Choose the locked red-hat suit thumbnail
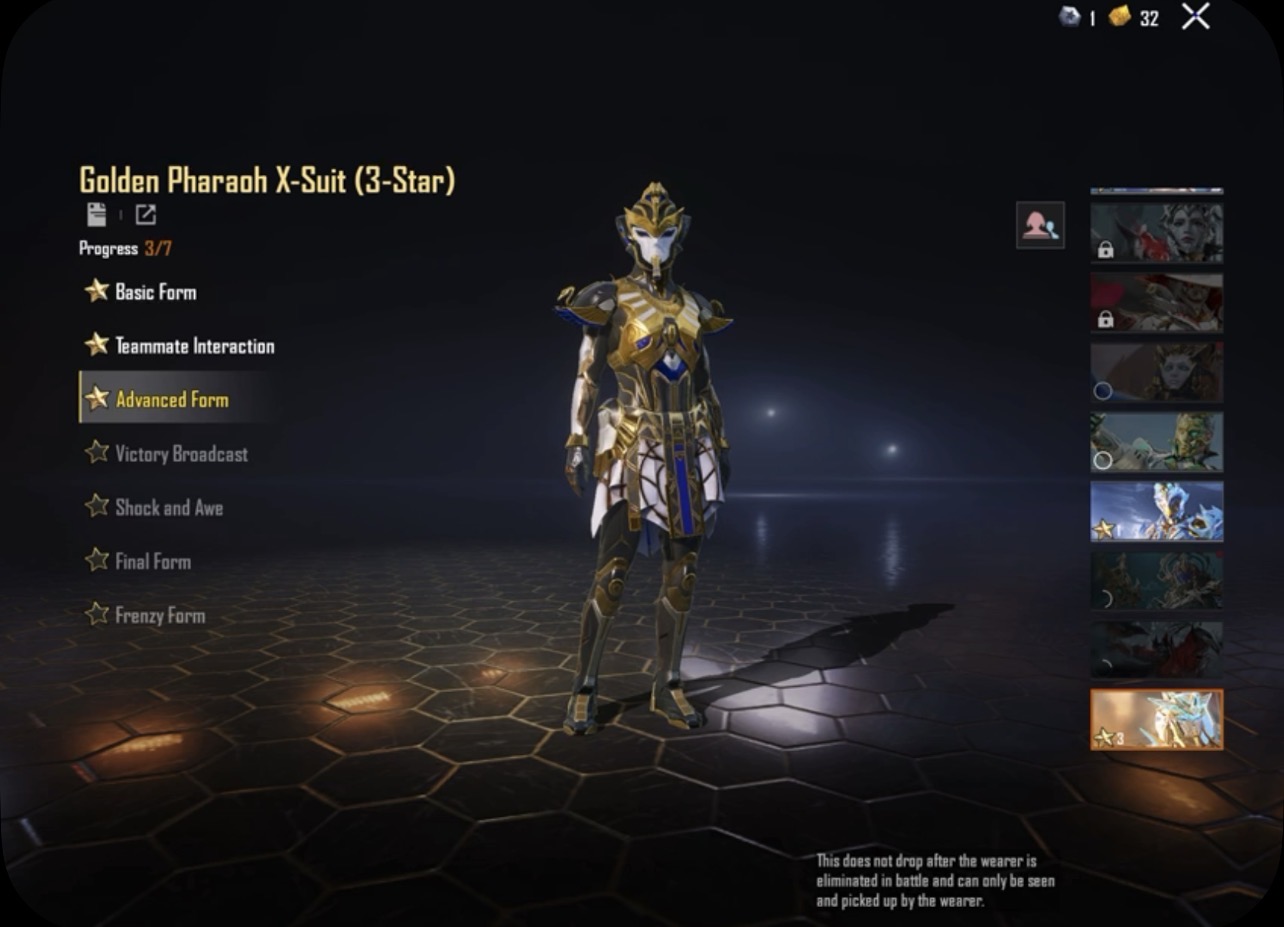The width and height of the screenshot is (1284, 927). pyautogui.click(x=1156, y=302)
